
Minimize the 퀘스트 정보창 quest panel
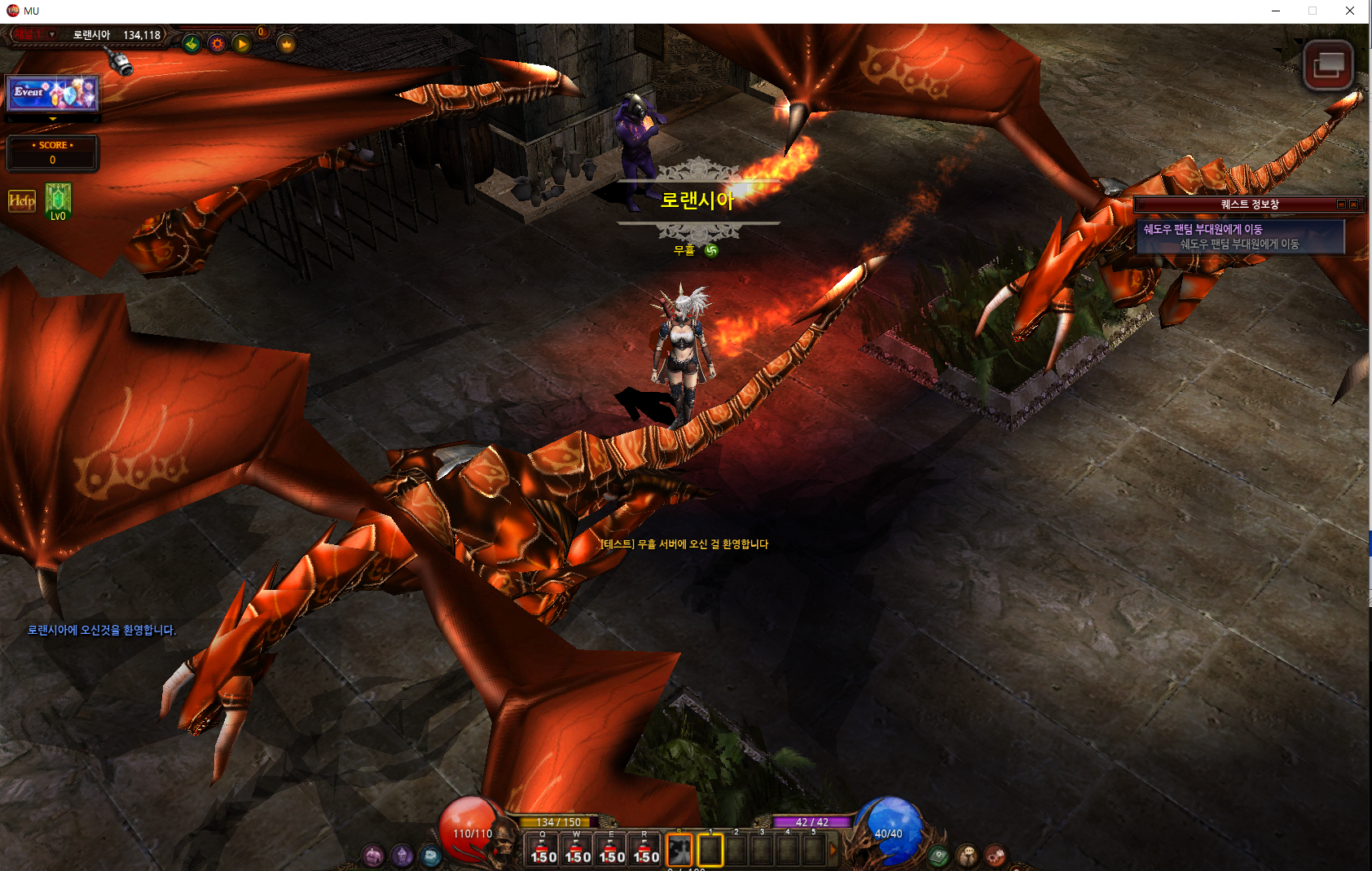click(x=1341, y=205)
